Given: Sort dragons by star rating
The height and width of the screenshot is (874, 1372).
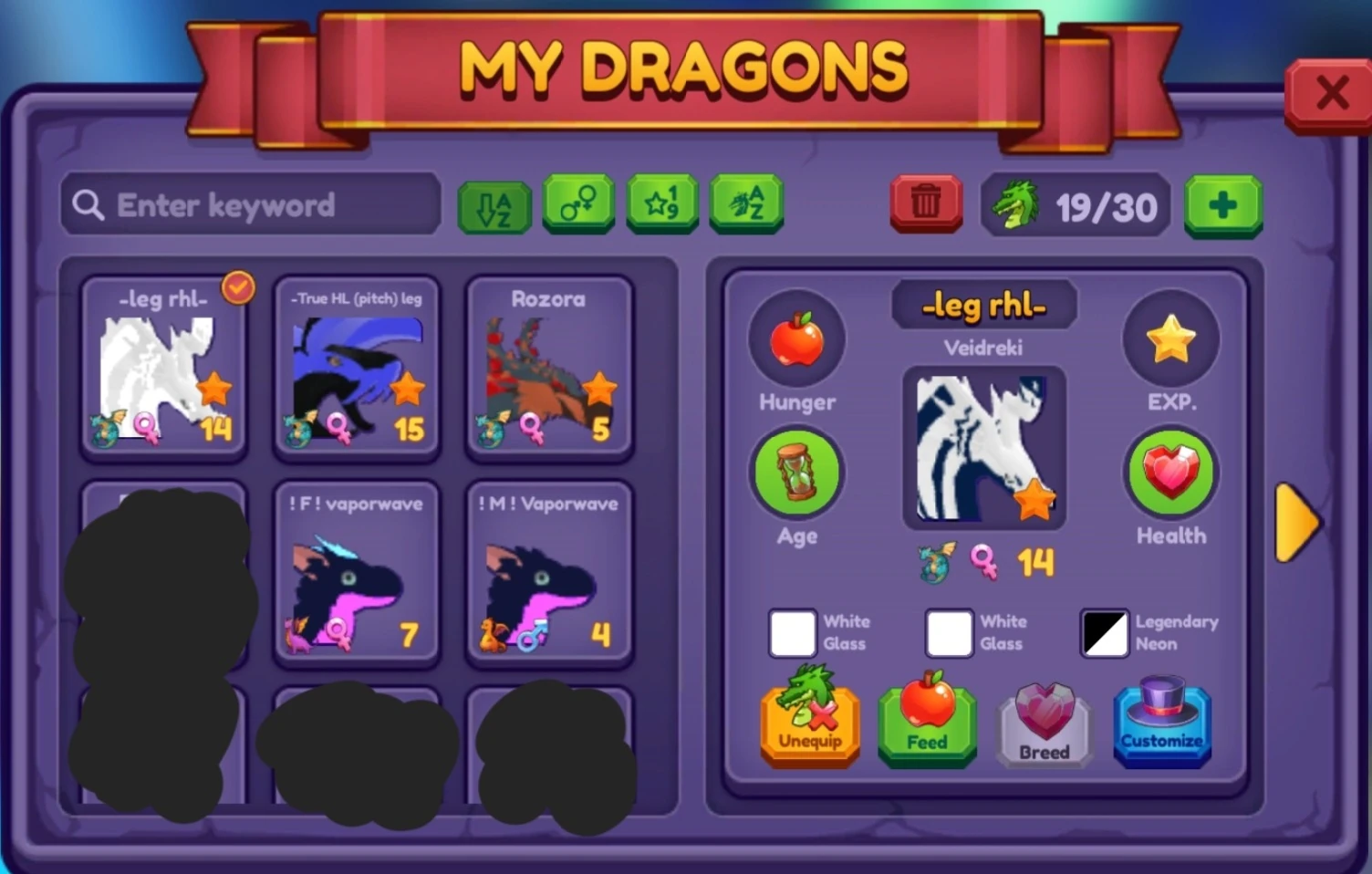Looking at the screenshot, I should [x=663, y=204].
